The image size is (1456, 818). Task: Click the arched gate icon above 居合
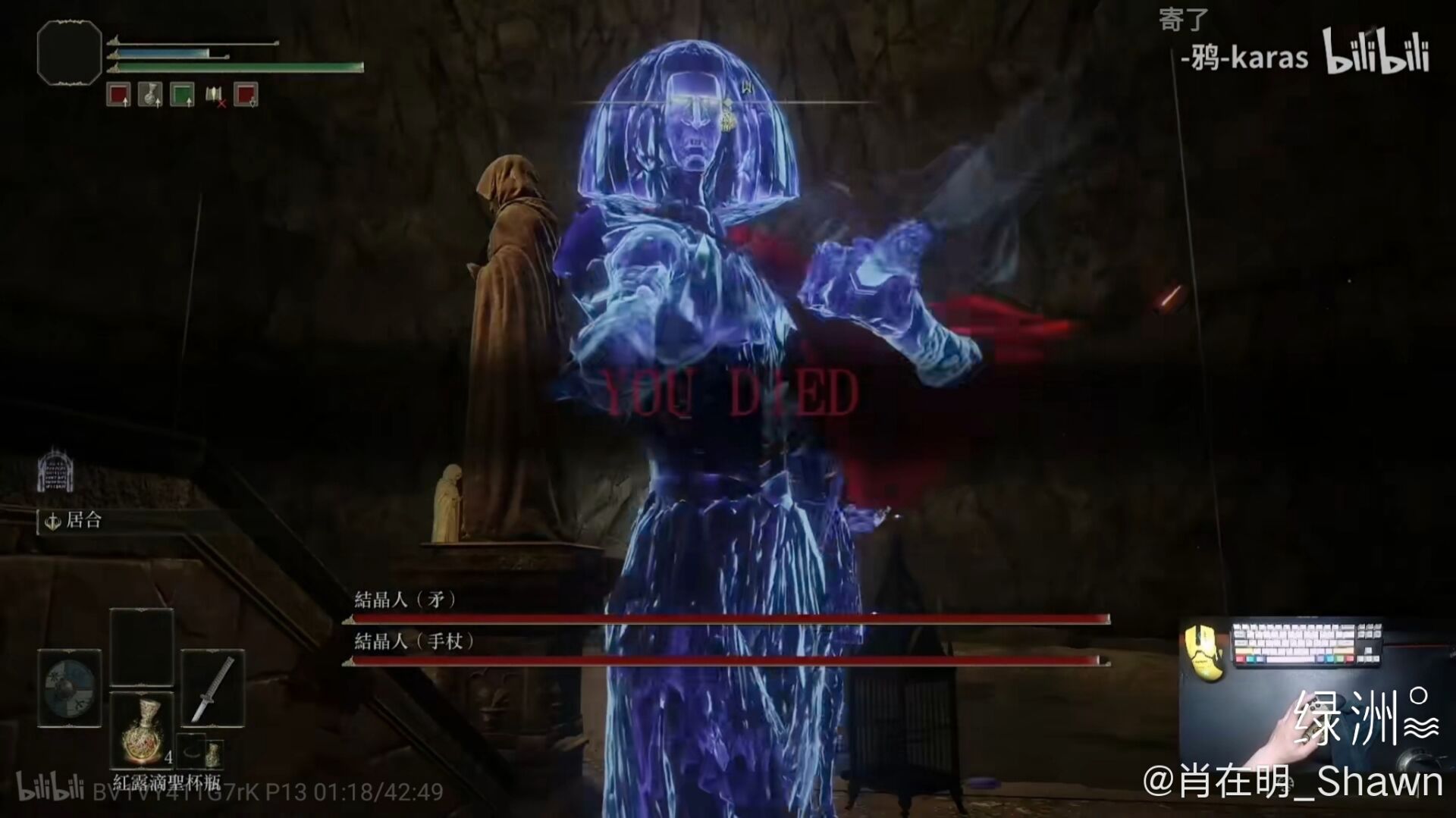(55, 470)
